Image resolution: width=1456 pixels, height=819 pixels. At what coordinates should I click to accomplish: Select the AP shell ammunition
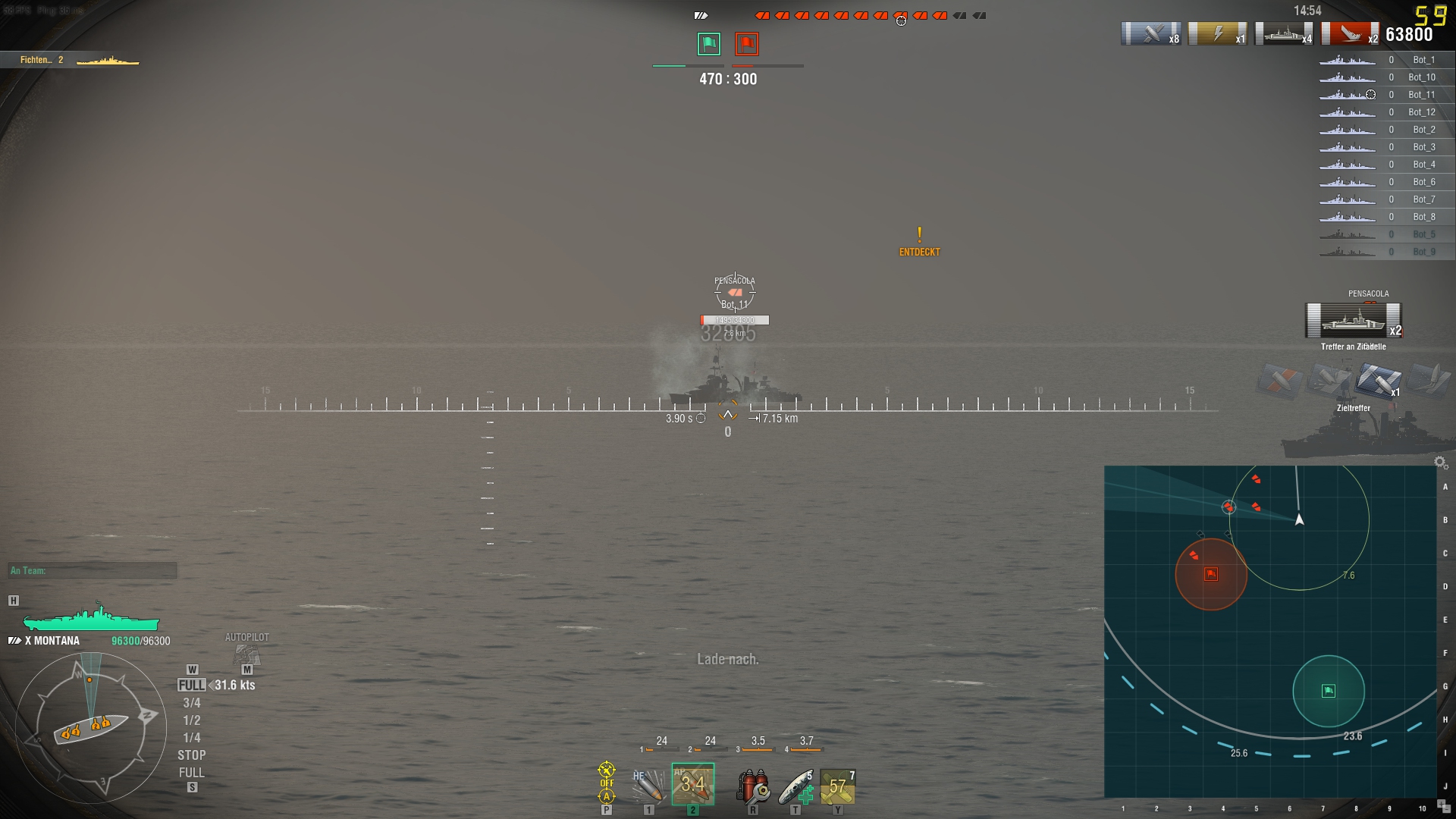(x=692, y=785)
